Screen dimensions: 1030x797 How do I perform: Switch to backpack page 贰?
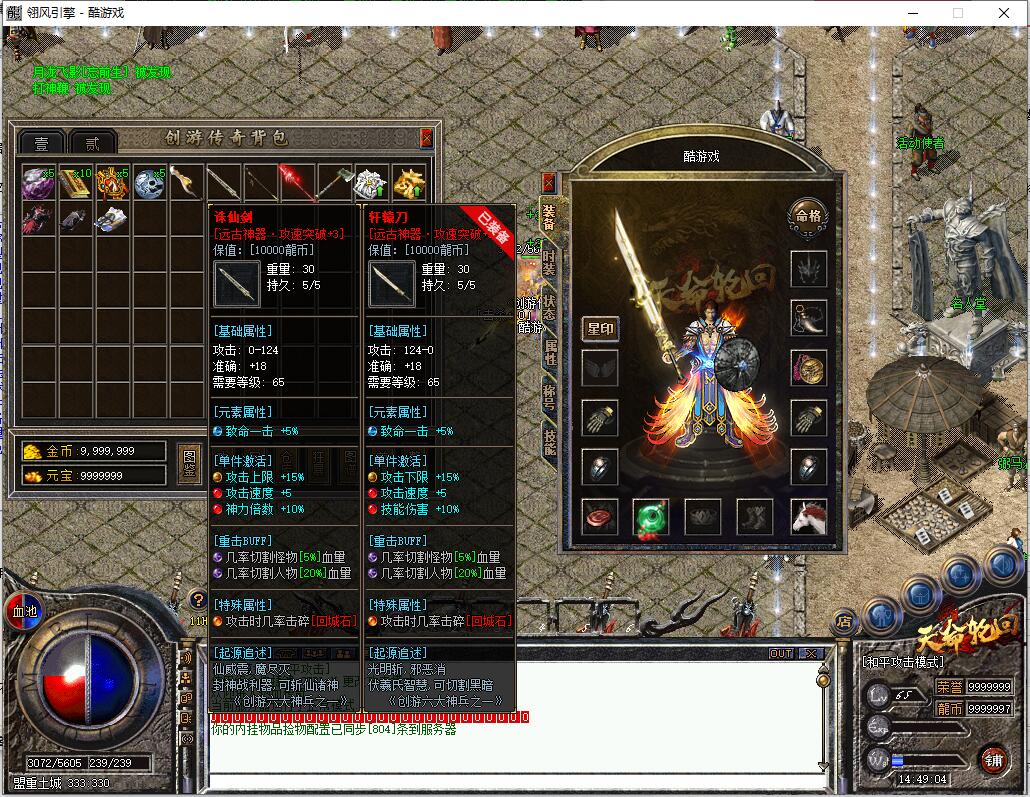(x=92, y=143)
